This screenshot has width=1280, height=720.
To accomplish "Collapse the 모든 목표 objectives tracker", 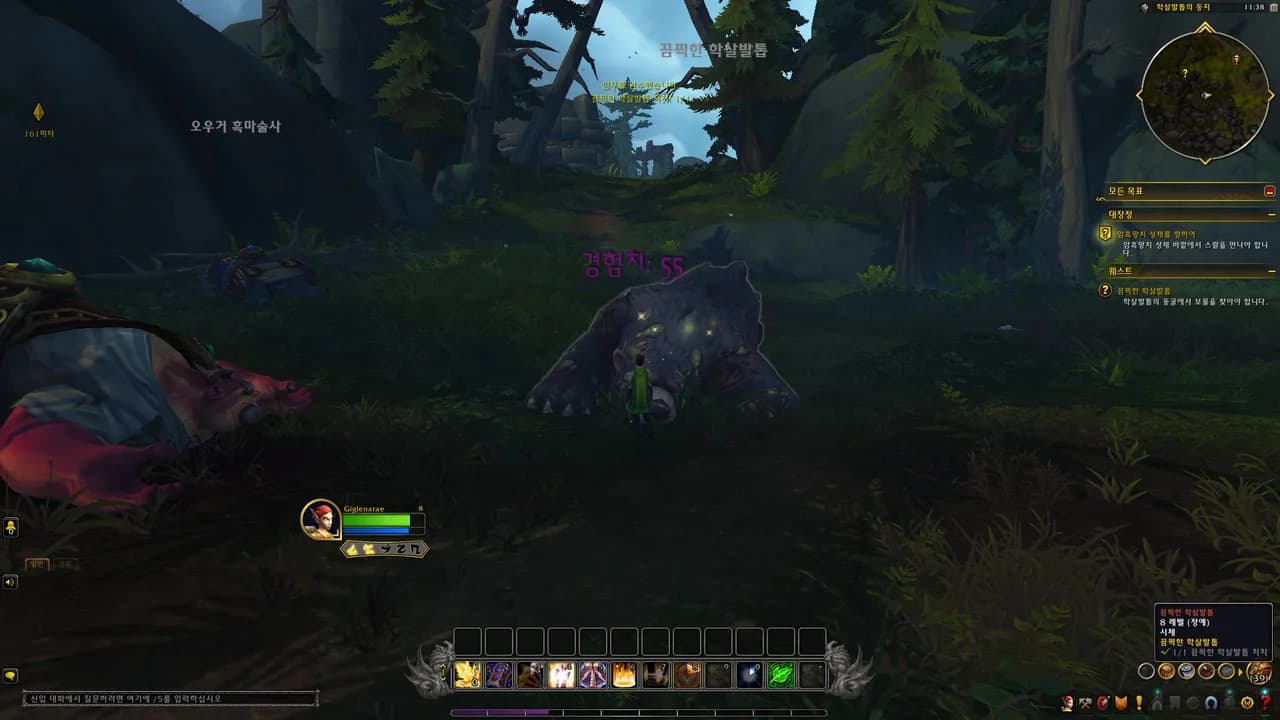I will 1269,191.
